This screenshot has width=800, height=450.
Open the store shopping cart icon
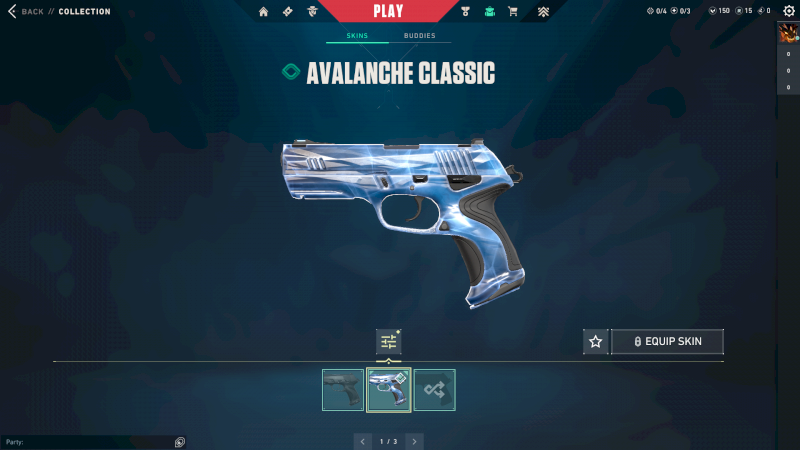coord(513,12)
